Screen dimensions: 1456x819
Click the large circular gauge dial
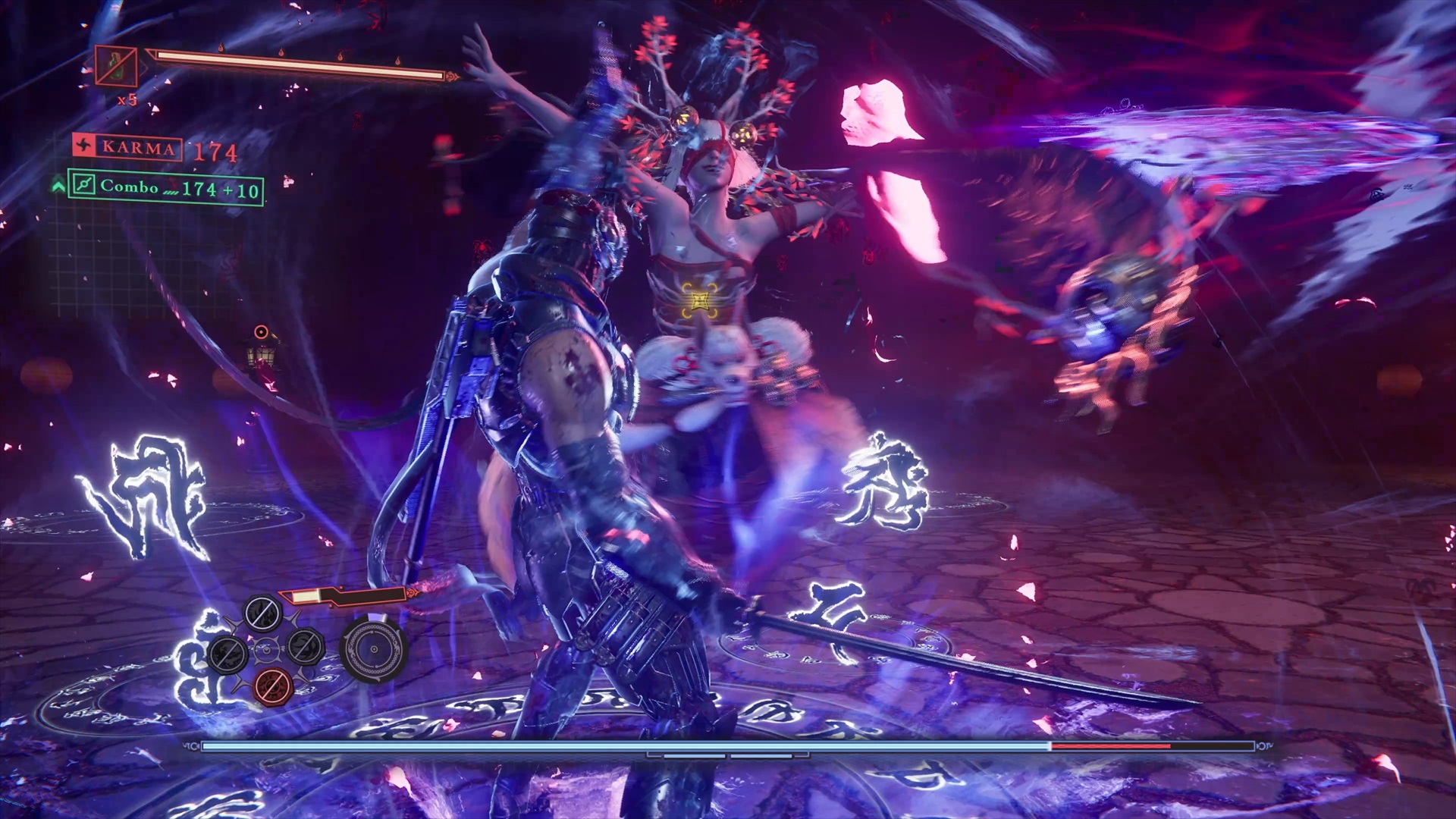click(x=373, y=649)
